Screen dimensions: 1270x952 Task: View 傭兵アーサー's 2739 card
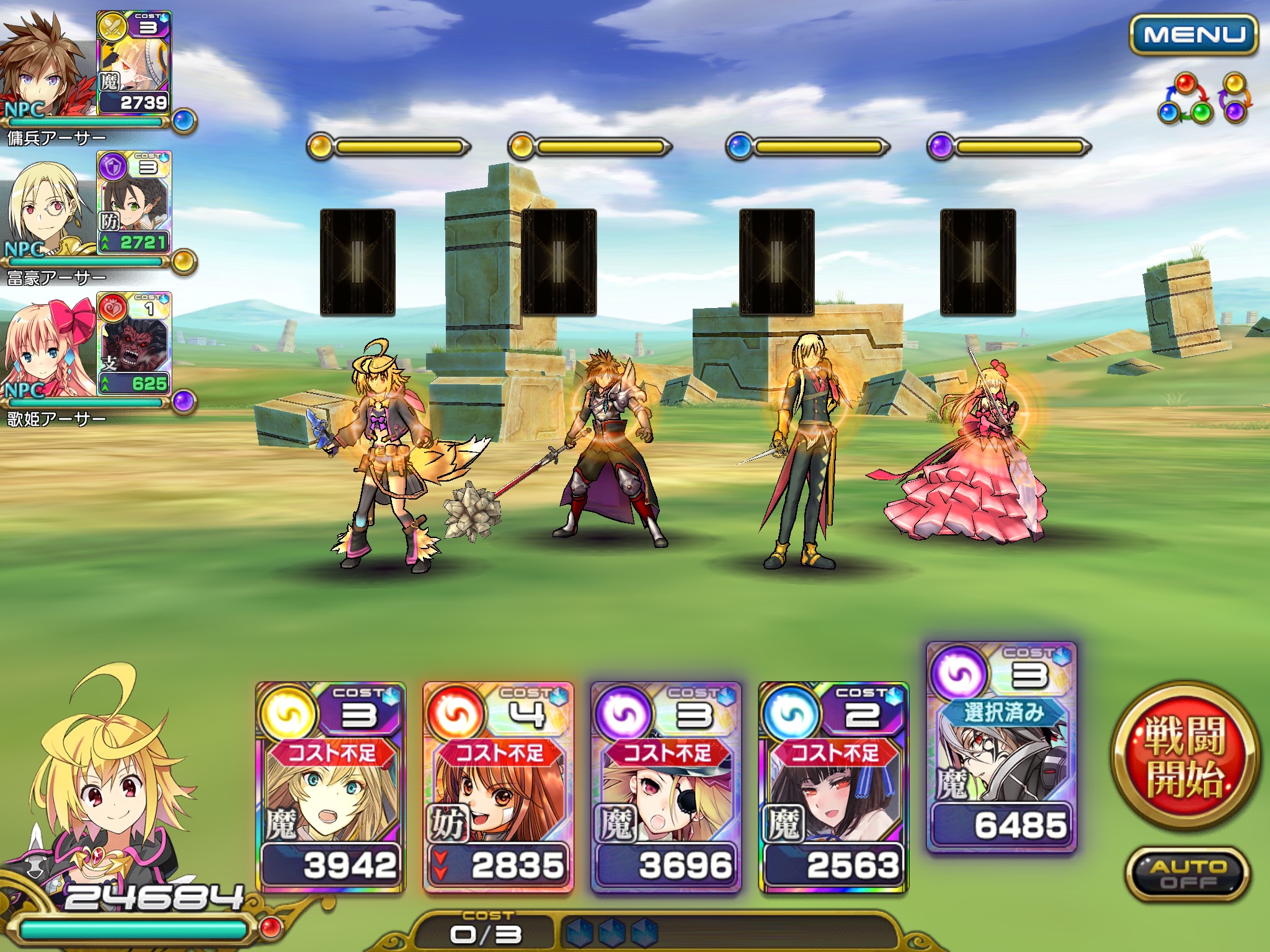tap(134, 63)
